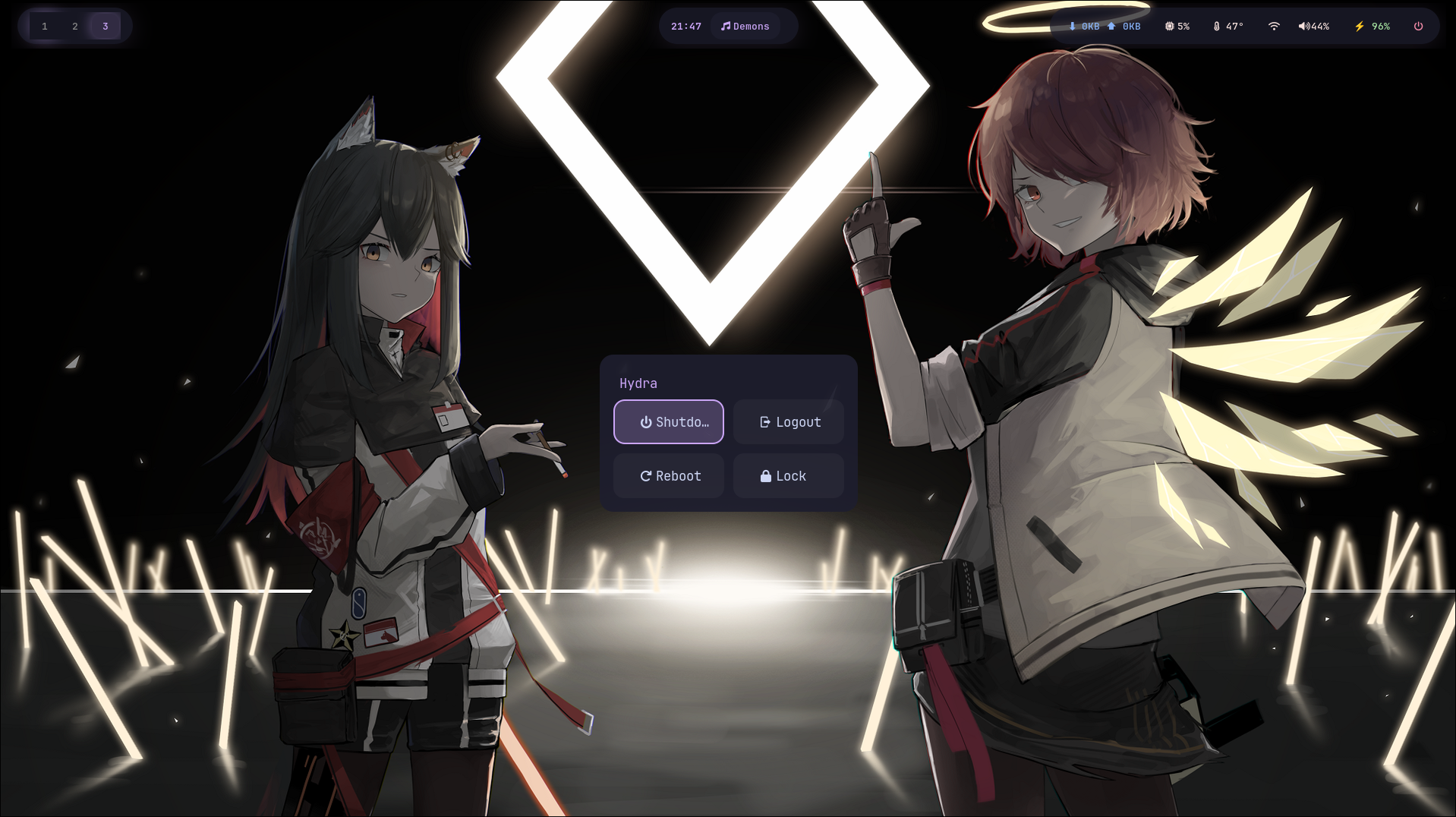Screen dimensions: 1456x817
Task: Click the Logout button
Action: pos(788,421)
